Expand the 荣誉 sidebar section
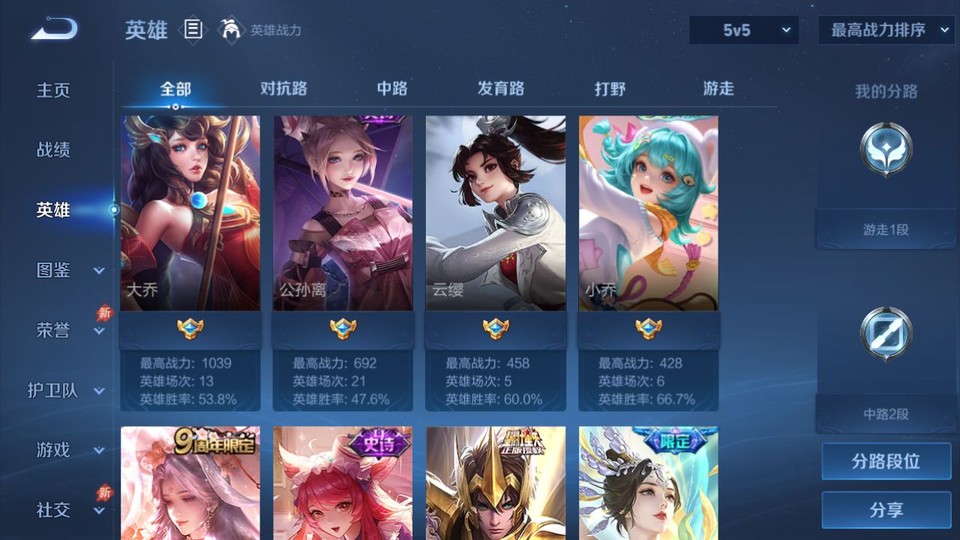This screenshot has height=540, width=960. (x=68, y=330)
